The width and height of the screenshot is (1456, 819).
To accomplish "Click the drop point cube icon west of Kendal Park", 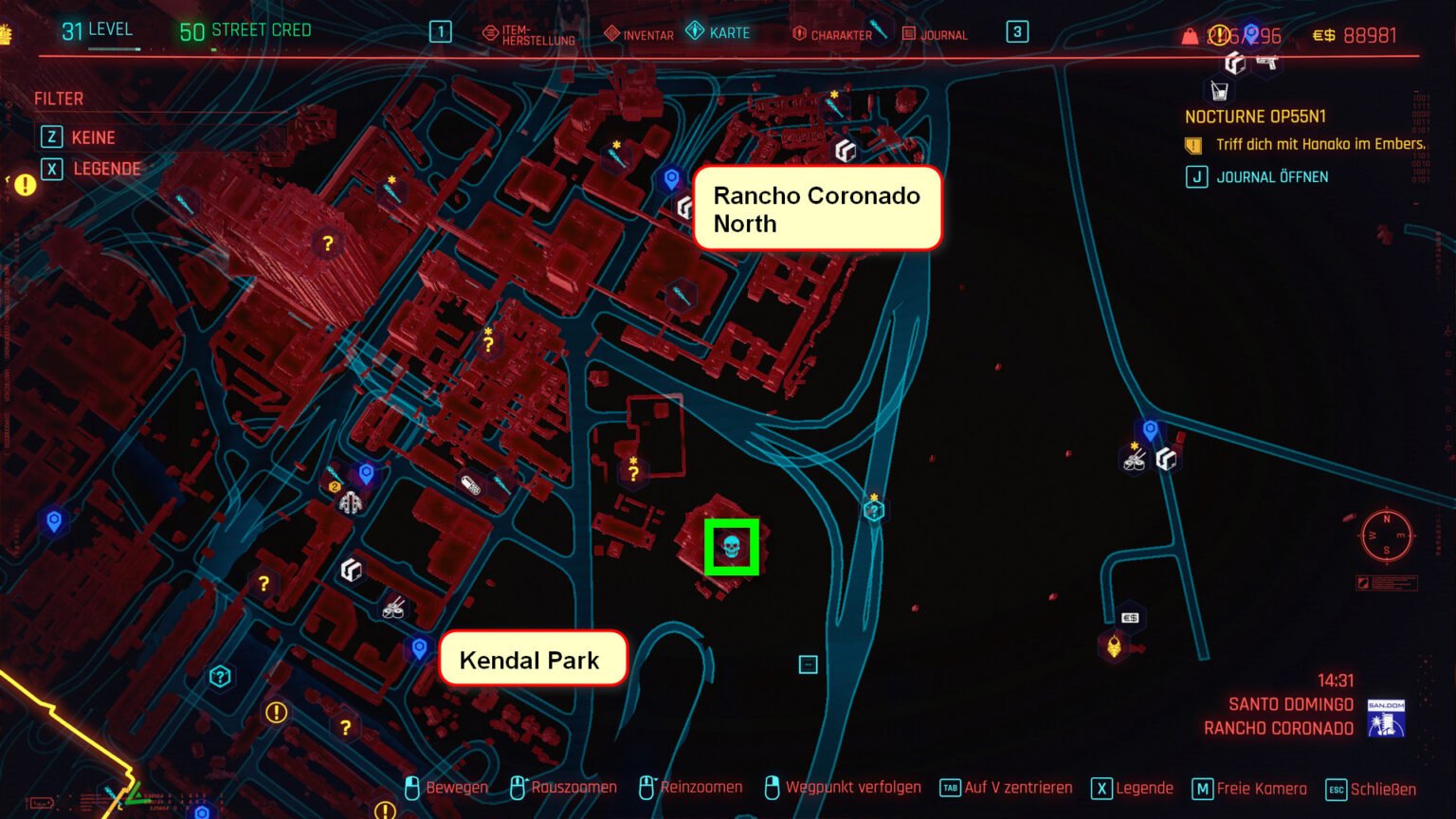I will click(351, 569).
